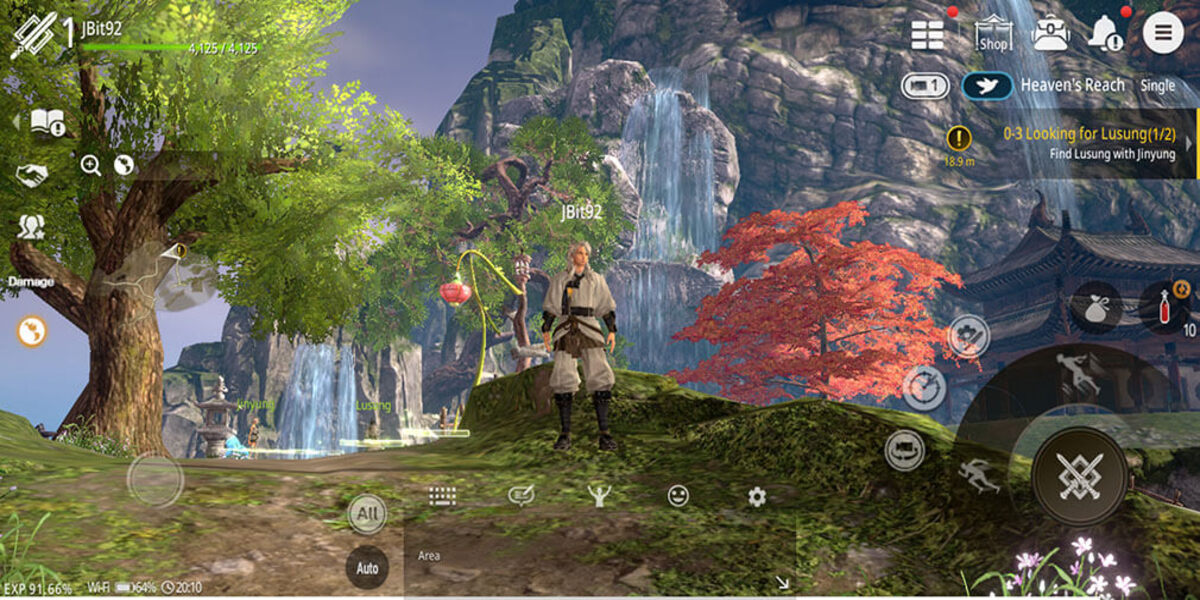Open the Shop
The image size is (1200, 600).
click(x=992, y=34)
